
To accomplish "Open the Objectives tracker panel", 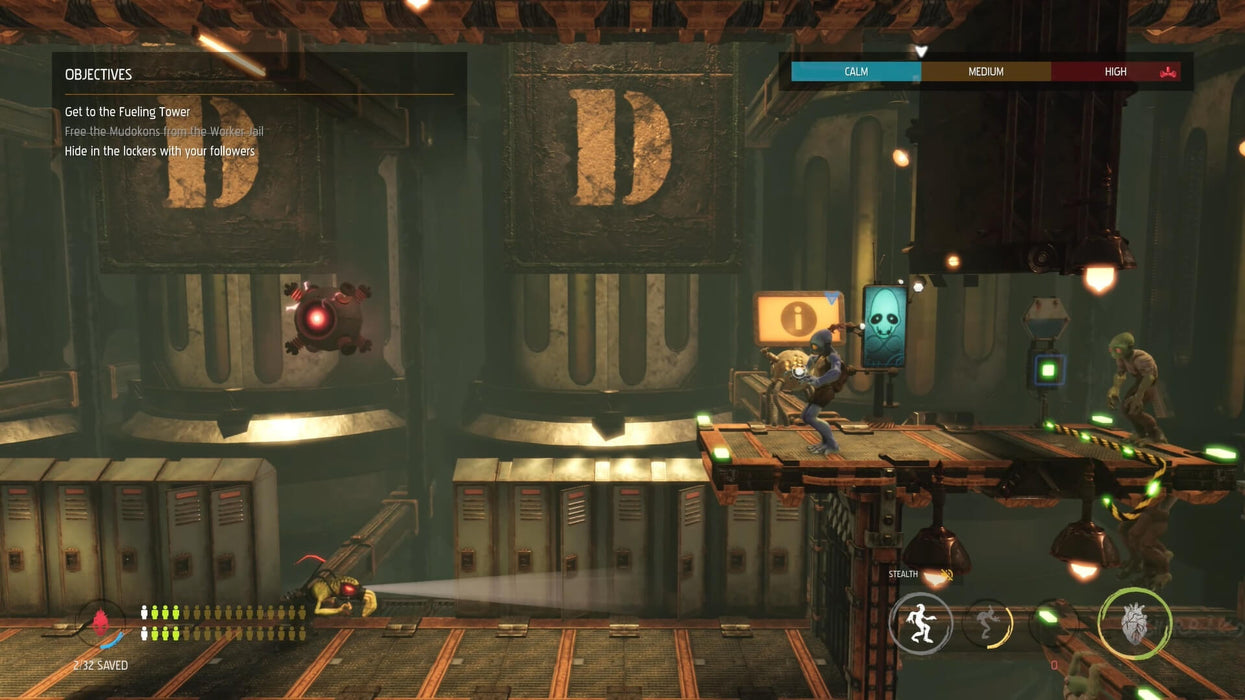I will click(98, 75).
